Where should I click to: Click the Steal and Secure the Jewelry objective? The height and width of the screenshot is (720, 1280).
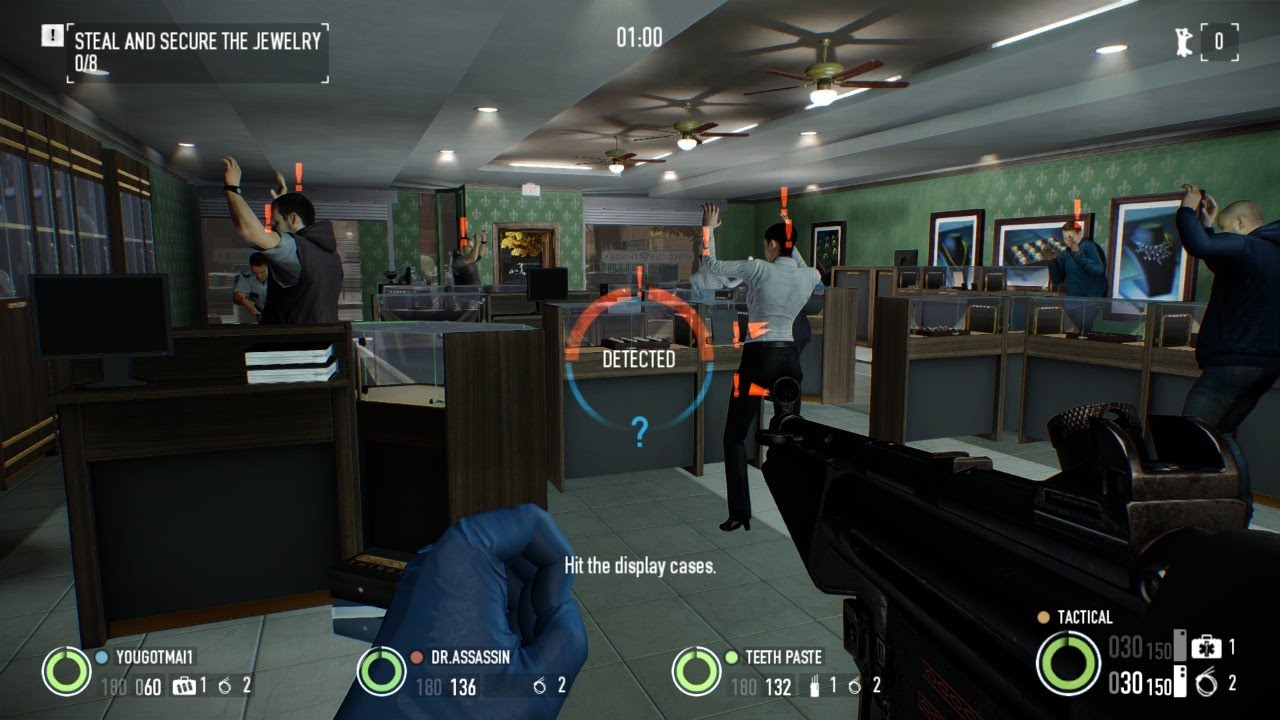tap(197, 41)
